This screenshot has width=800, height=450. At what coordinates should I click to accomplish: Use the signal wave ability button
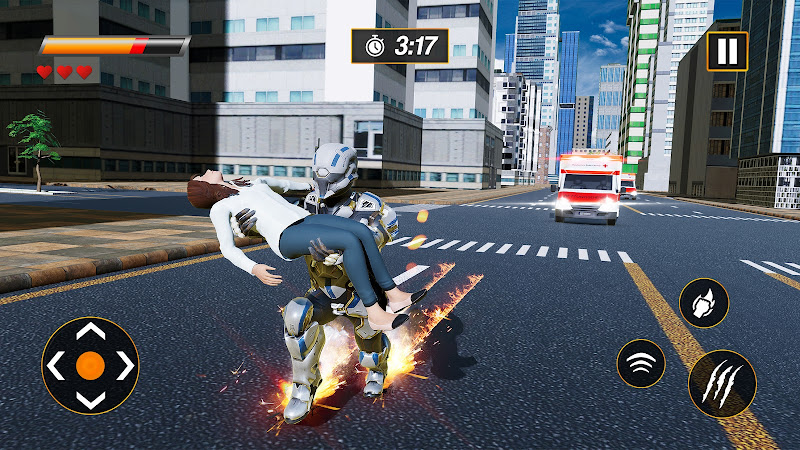[x=641, y=362]
